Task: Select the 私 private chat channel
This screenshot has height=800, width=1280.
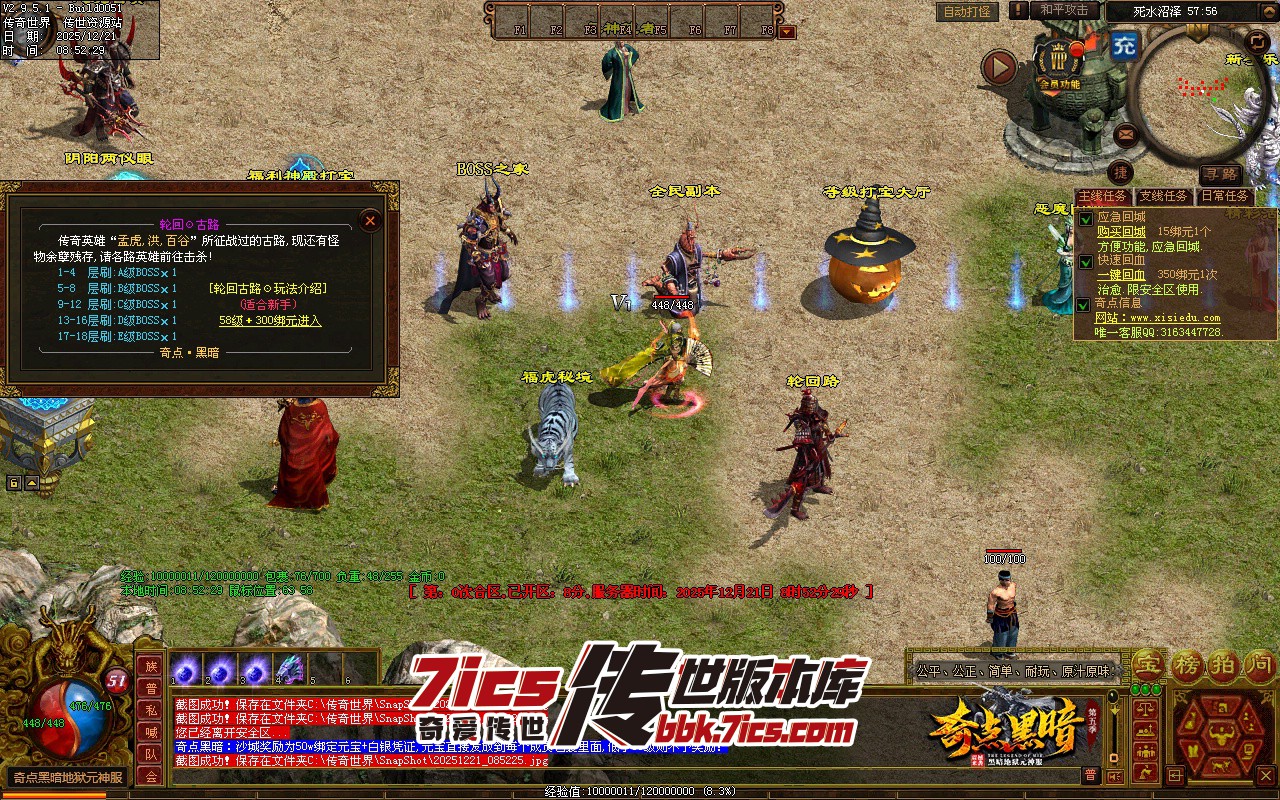Action: (x=151, y=710)
